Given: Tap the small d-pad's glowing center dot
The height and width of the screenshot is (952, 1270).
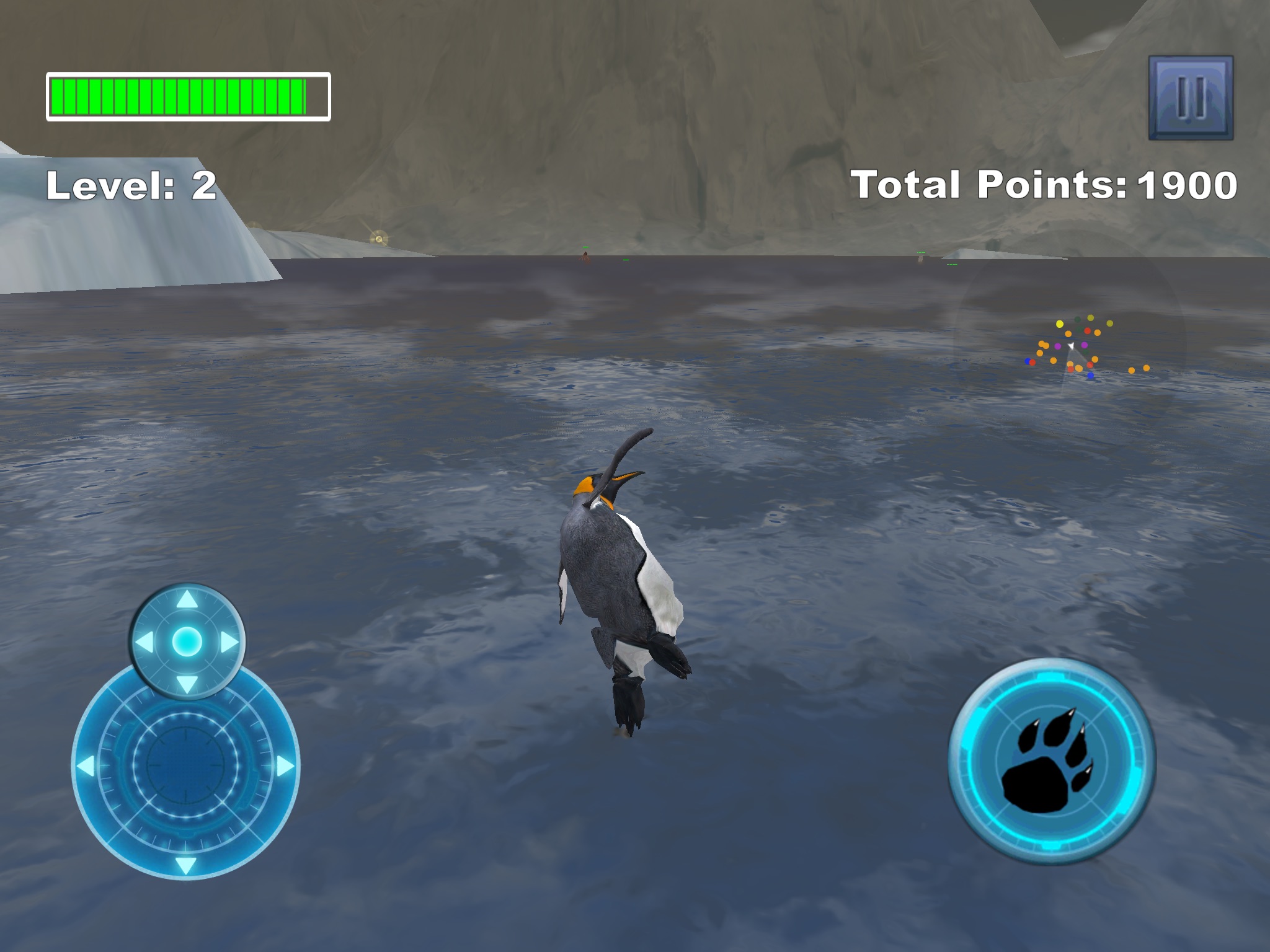Looking at the screenshot, I should click(x=187, y=641).
